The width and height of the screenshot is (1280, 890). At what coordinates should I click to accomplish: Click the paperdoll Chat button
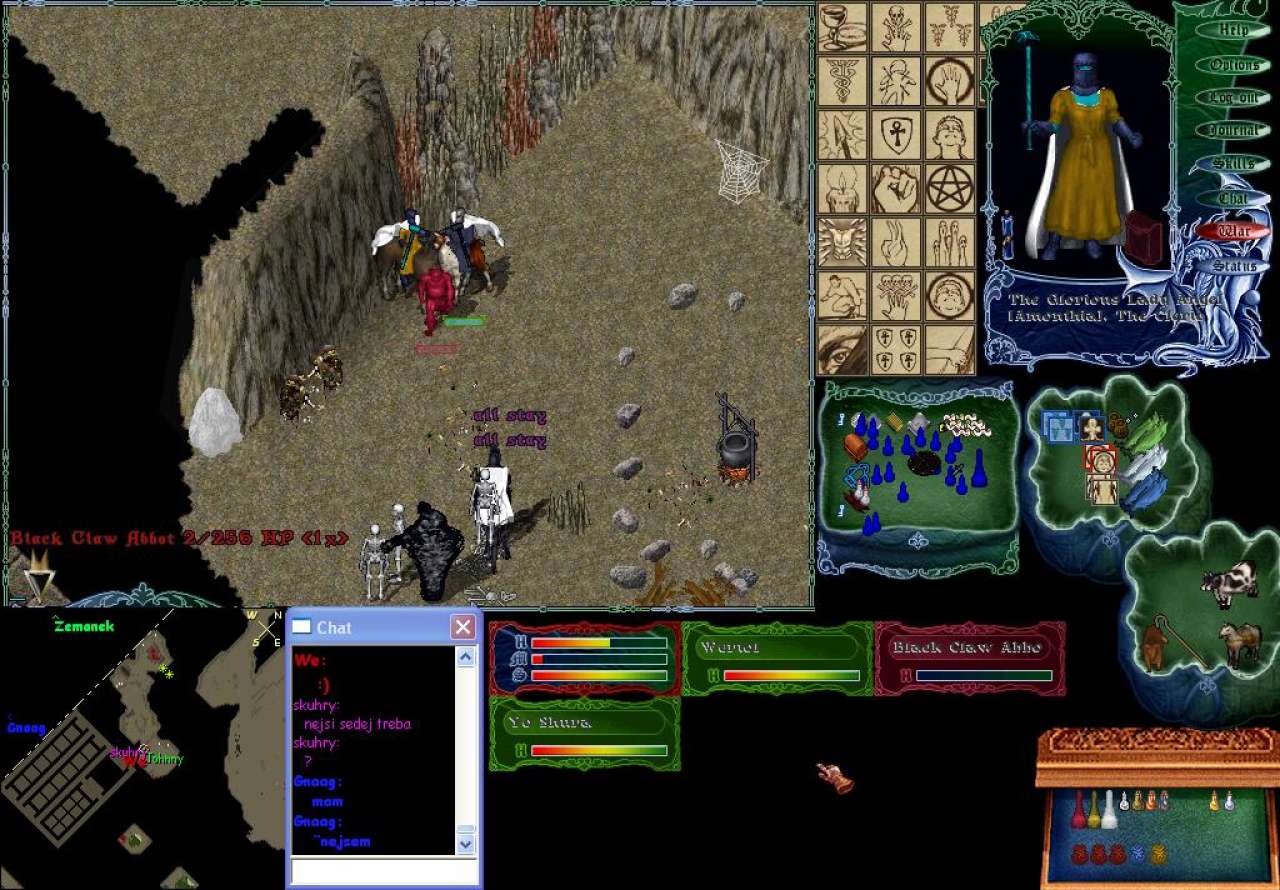pyautogui.click(x=1234, y=198)
